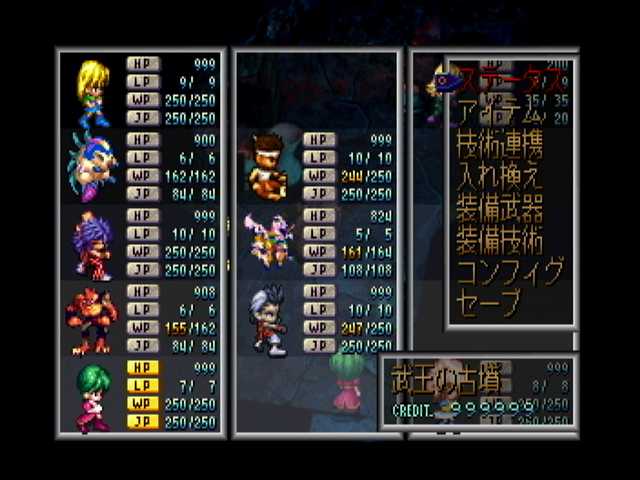640x480 pixels.
Task: Choose the silver-haired party member
Action: tap(267, 317)
